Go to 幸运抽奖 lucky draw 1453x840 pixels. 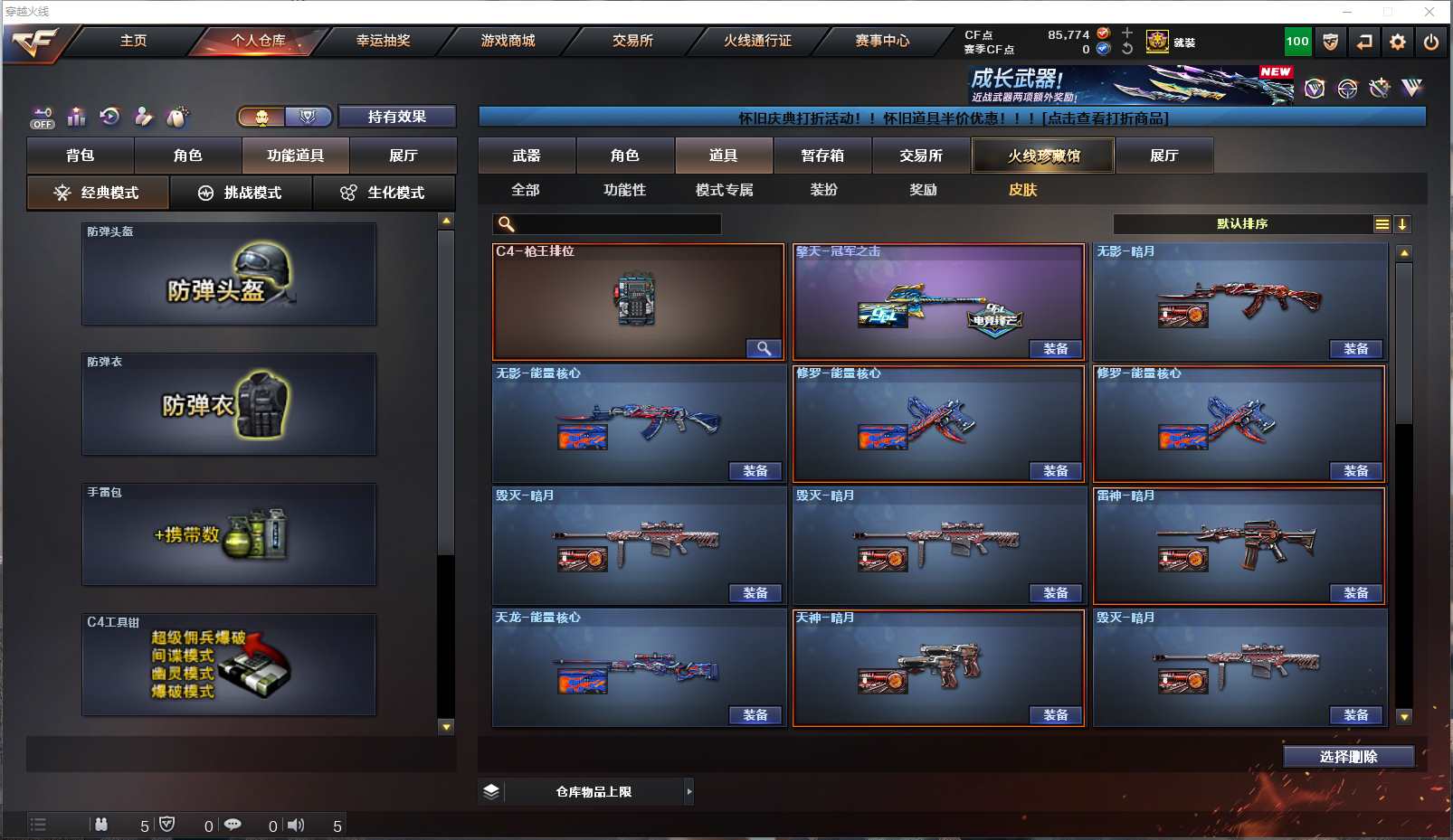coord(383,41)
